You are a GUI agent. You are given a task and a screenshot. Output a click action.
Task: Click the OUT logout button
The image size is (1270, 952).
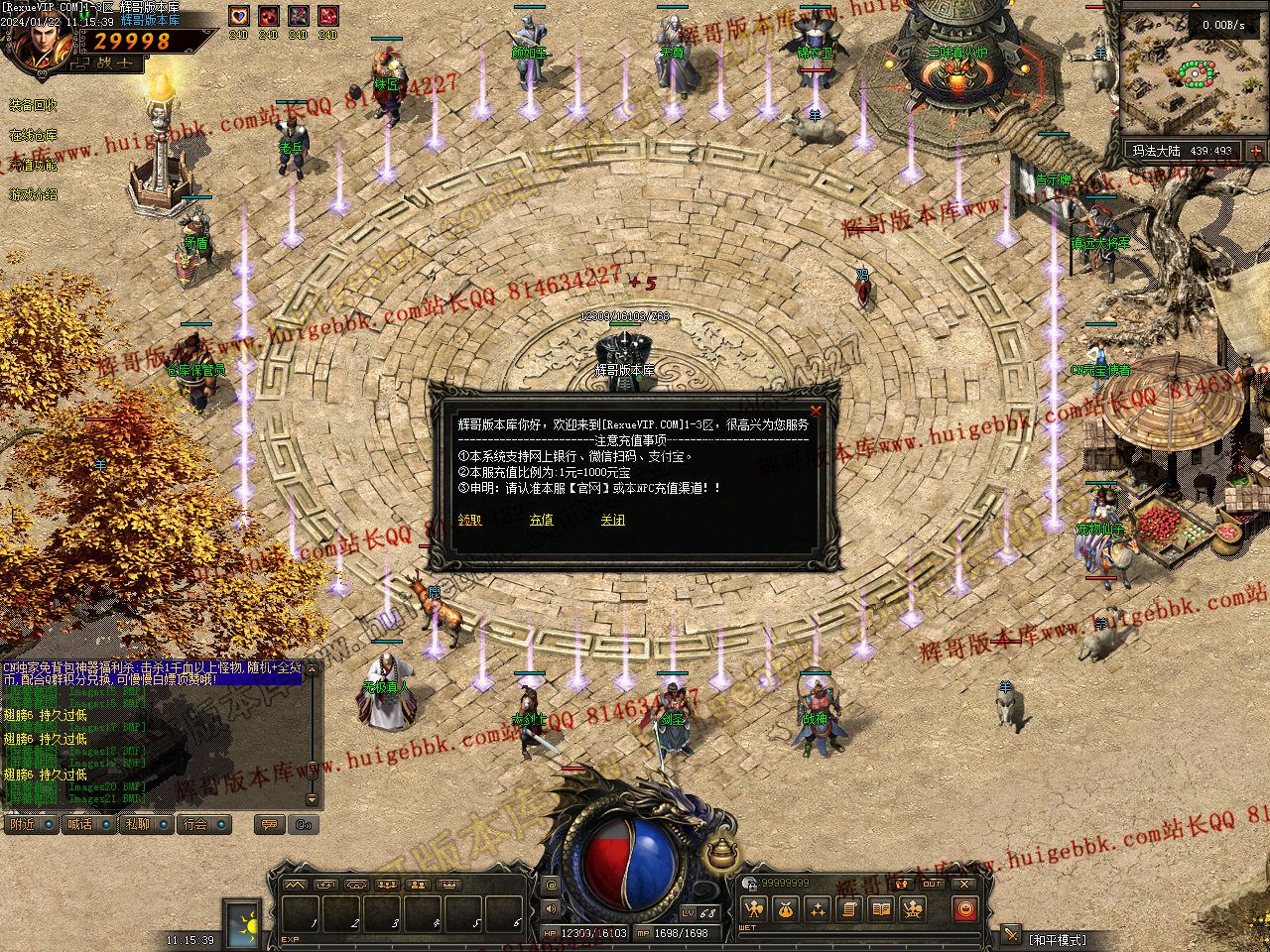point(932,884)
